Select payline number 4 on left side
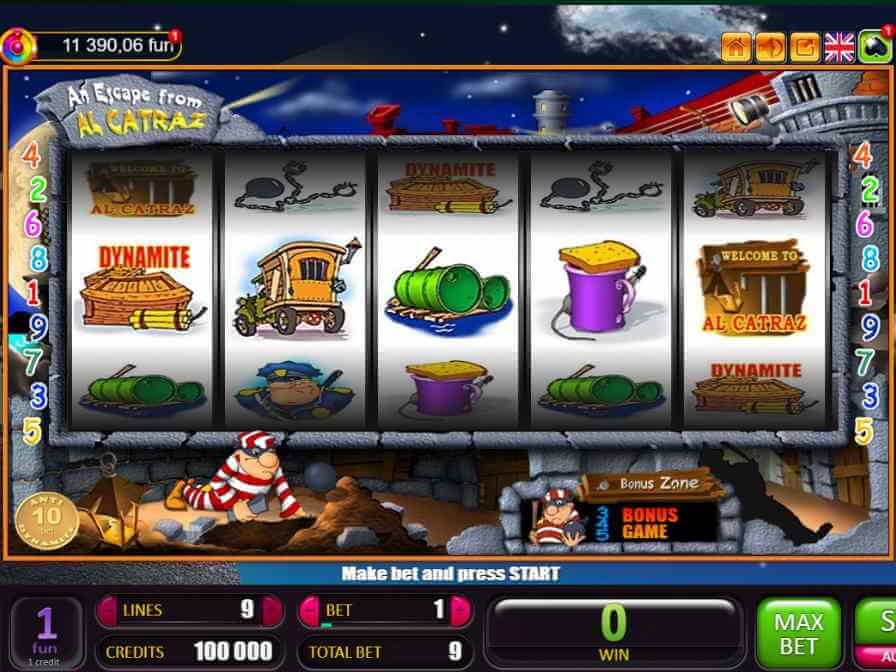The image size is (896, 672). pyautogui.click(x=33, y=156)
